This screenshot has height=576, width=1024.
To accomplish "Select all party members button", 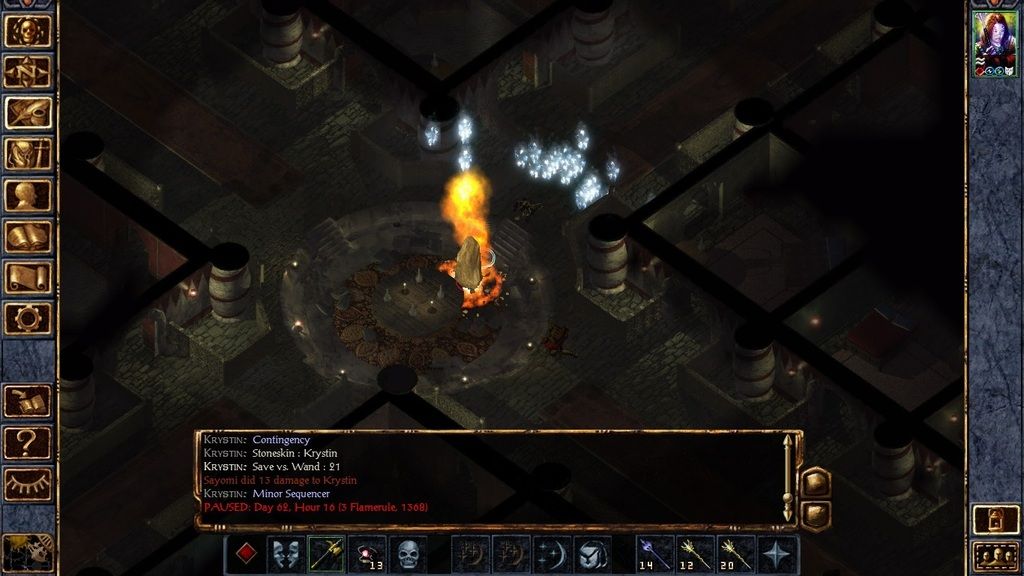I will coord(995,555).
